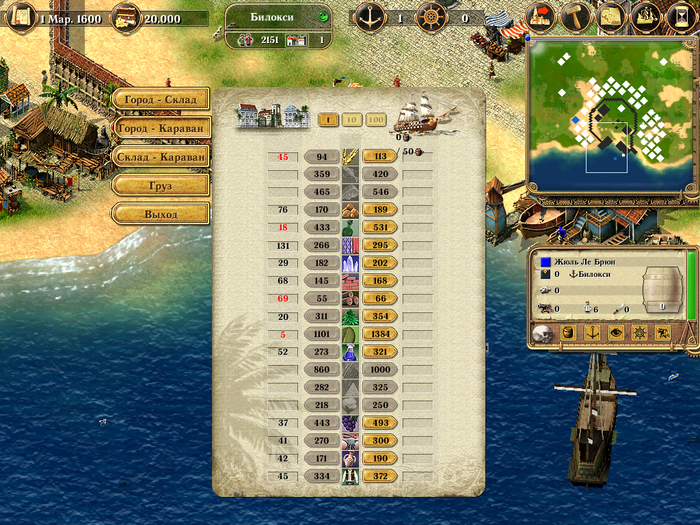Screen dimensions: 700x525
Task: Click the hourglass icon
Action: coord(680,17)
